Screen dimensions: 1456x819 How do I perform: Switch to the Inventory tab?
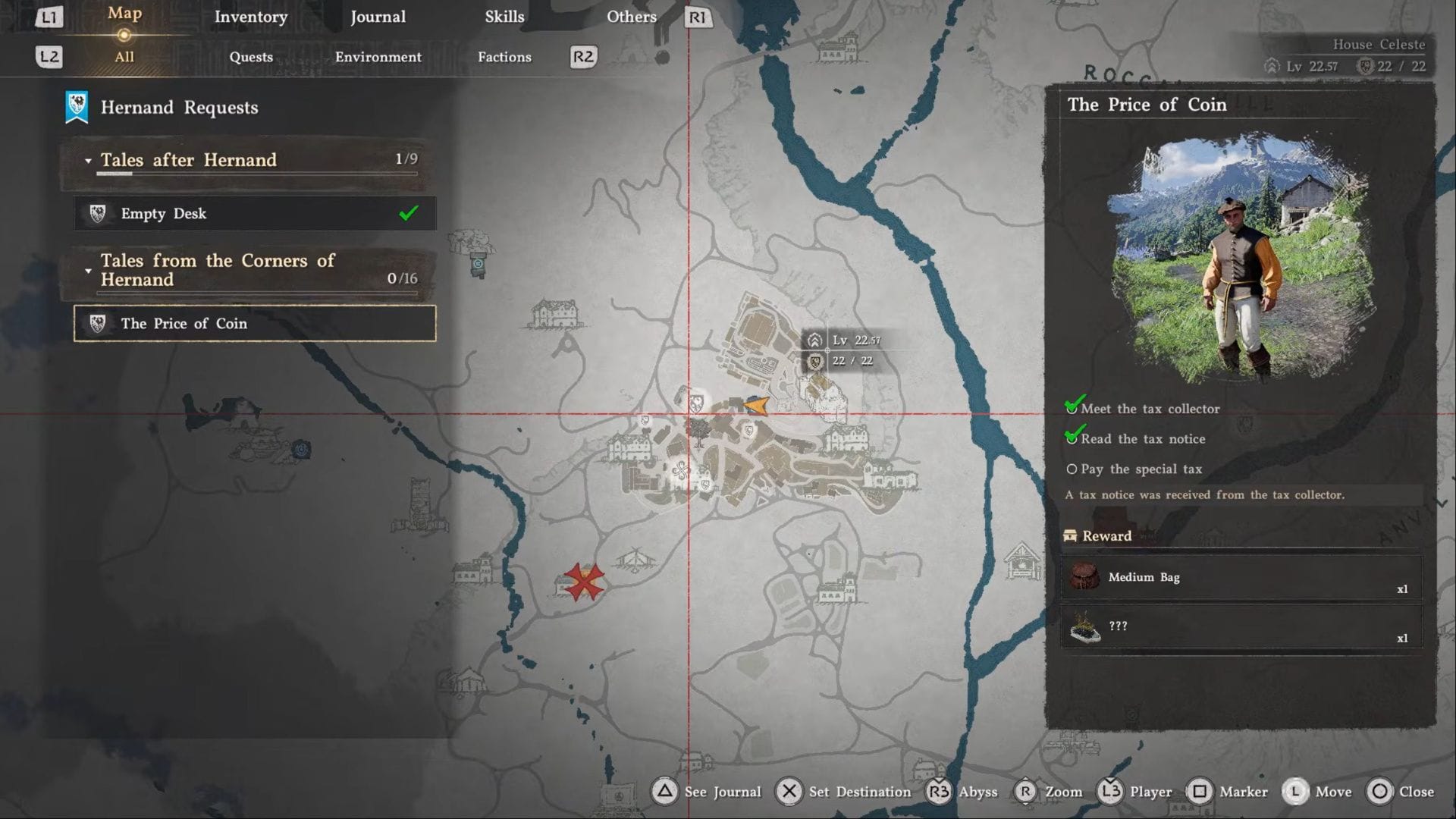pos(250,17)
